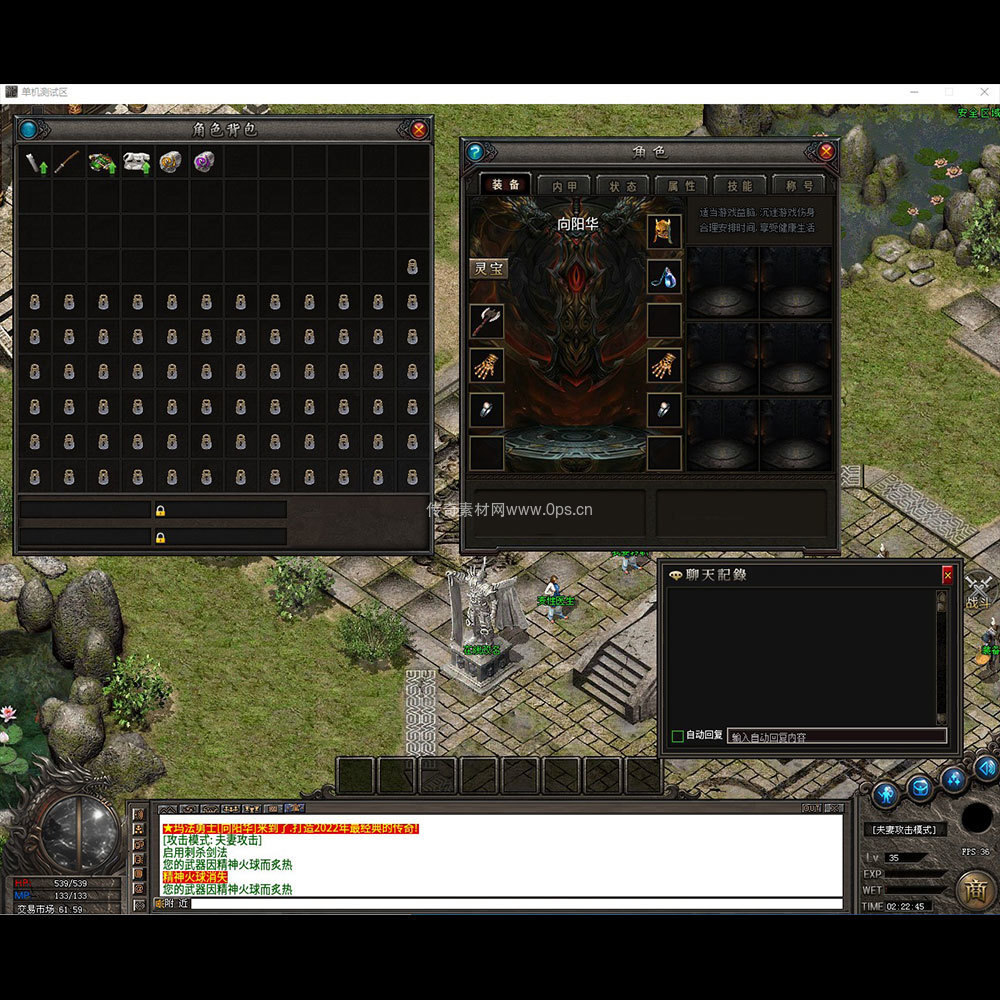The width and height of the screenshot is (1000, 1000).
Task: Select the equipped golden helmet slot
Action: [664, 231]
